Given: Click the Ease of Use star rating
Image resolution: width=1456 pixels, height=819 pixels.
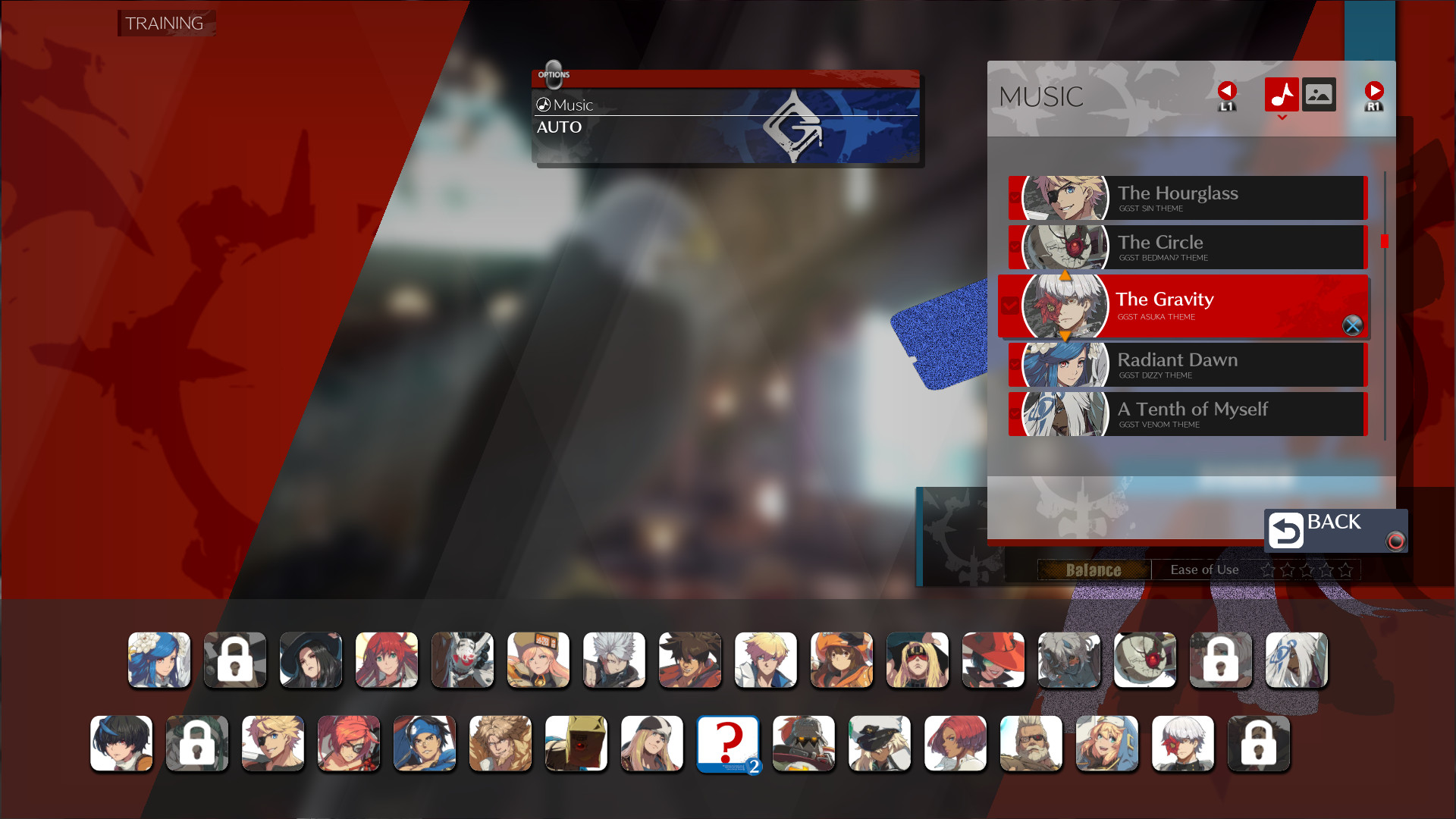Looking at the screenshot, I should pyautogui.click(x=1306, y=570).
